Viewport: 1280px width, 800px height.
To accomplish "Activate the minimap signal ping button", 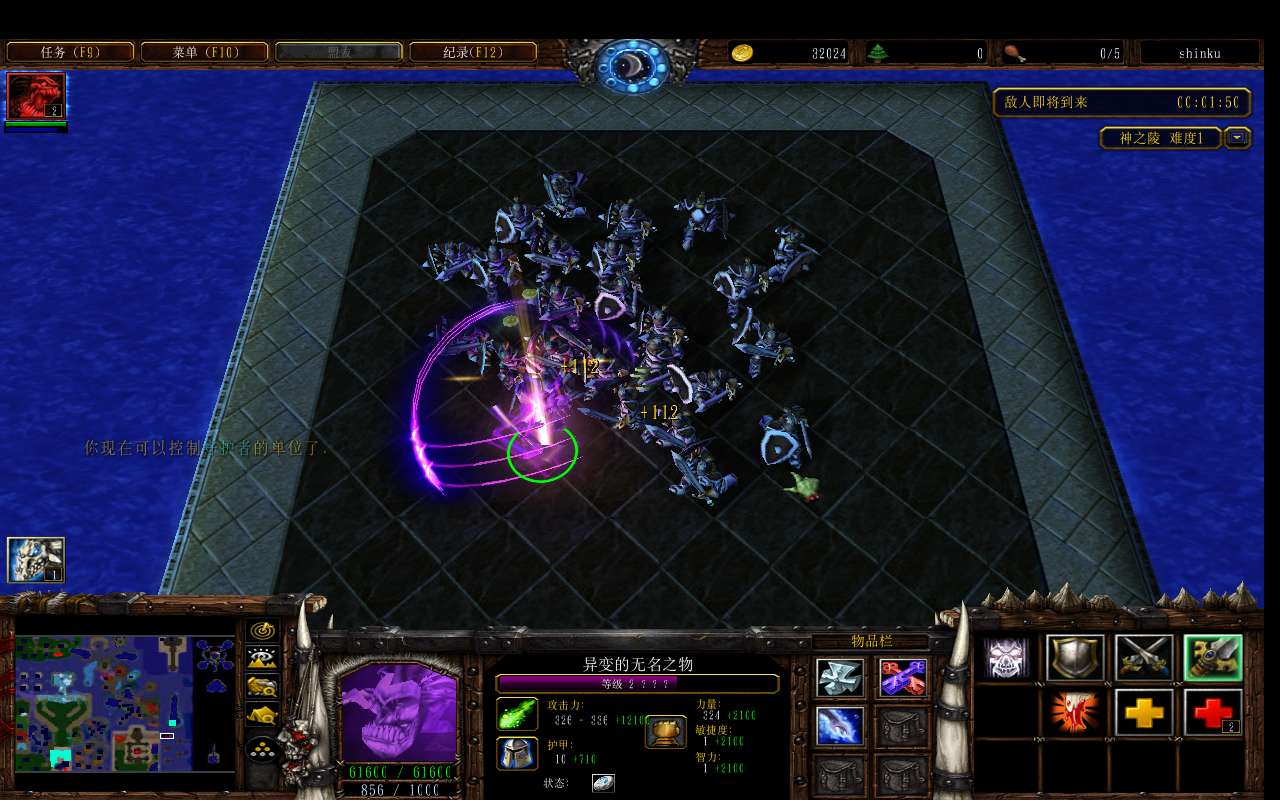I will click(263, 630).
